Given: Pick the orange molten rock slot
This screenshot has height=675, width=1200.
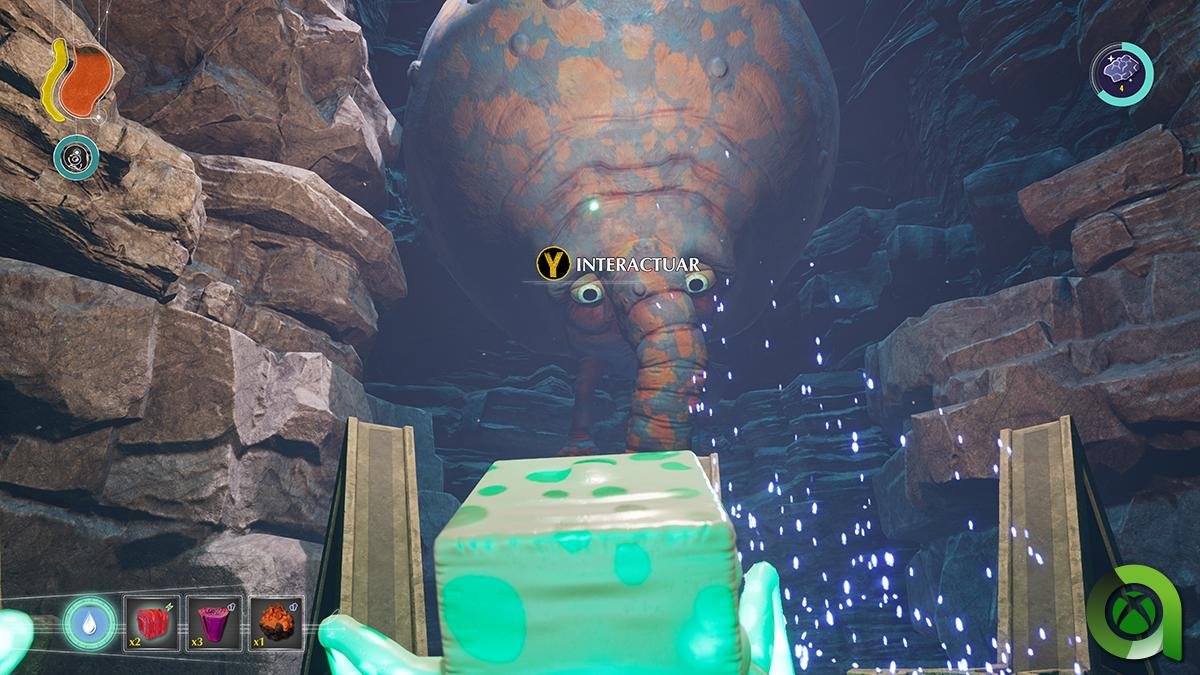Looking at the screenshot, I should point(275,622).
